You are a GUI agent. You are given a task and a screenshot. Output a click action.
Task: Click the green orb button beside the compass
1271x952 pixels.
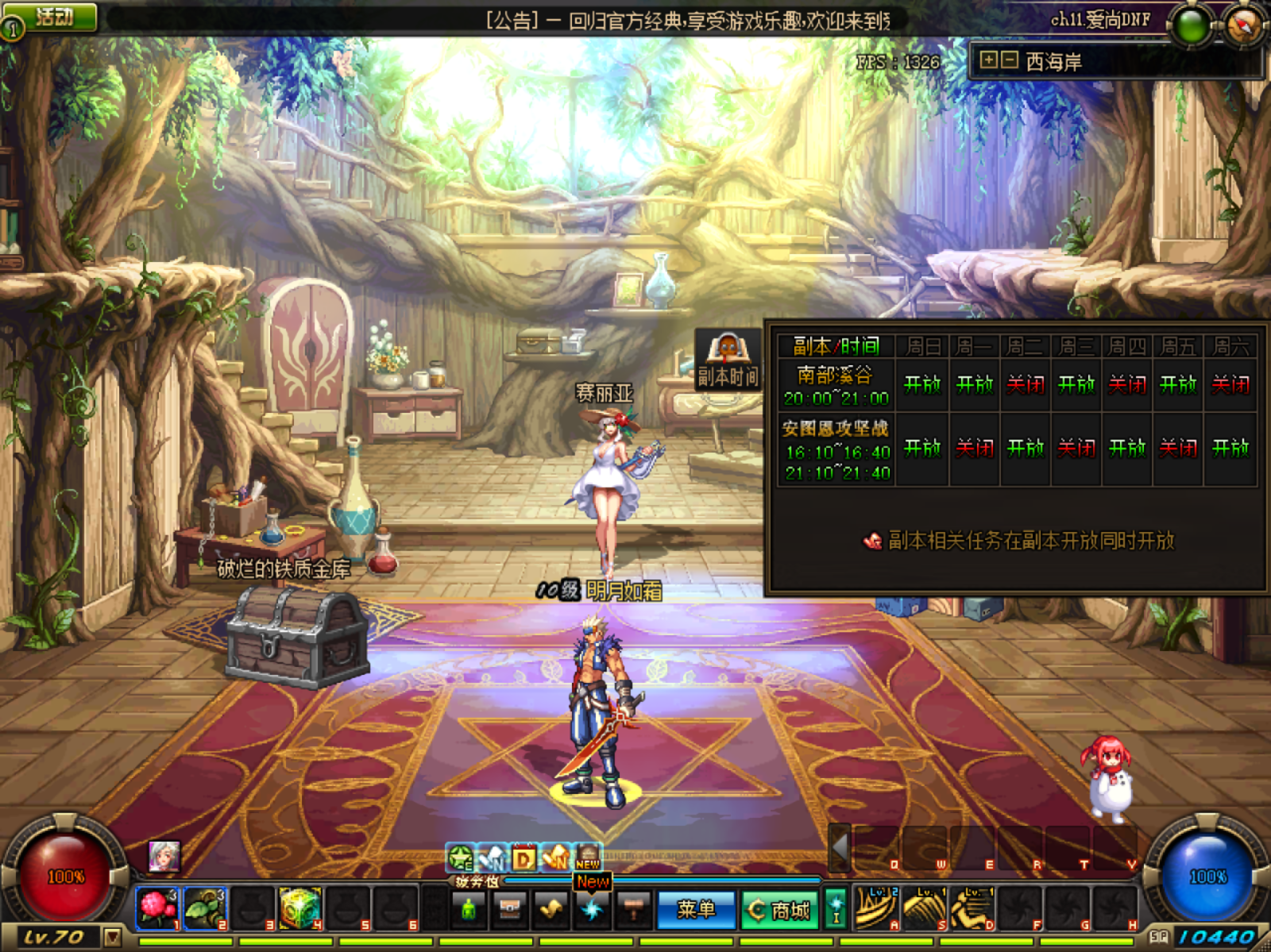[x=1192, y=25]
